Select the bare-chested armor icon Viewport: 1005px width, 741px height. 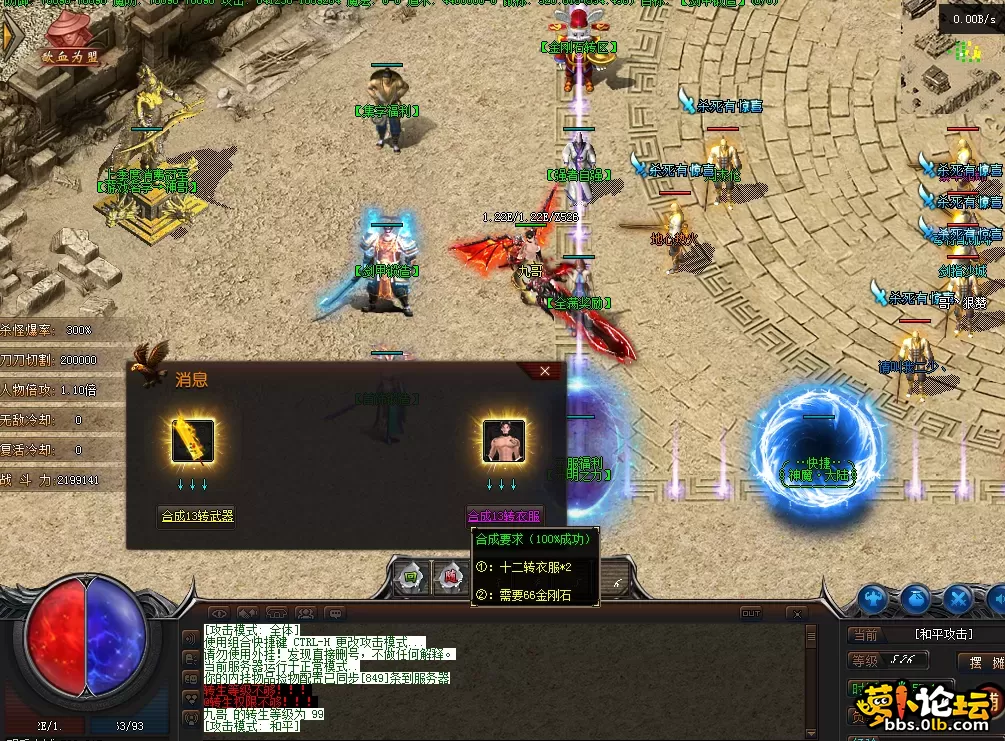[504, 441]
